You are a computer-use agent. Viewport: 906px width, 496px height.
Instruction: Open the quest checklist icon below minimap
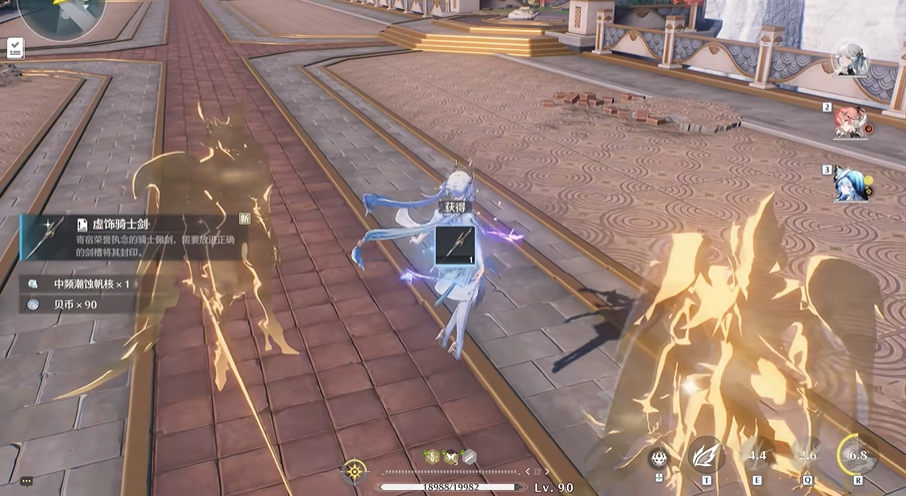[16, 47]
